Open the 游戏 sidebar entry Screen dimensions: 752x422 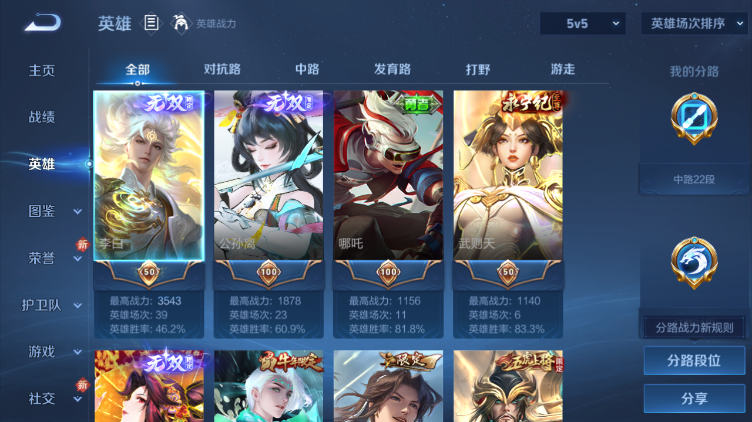(42, 351)
